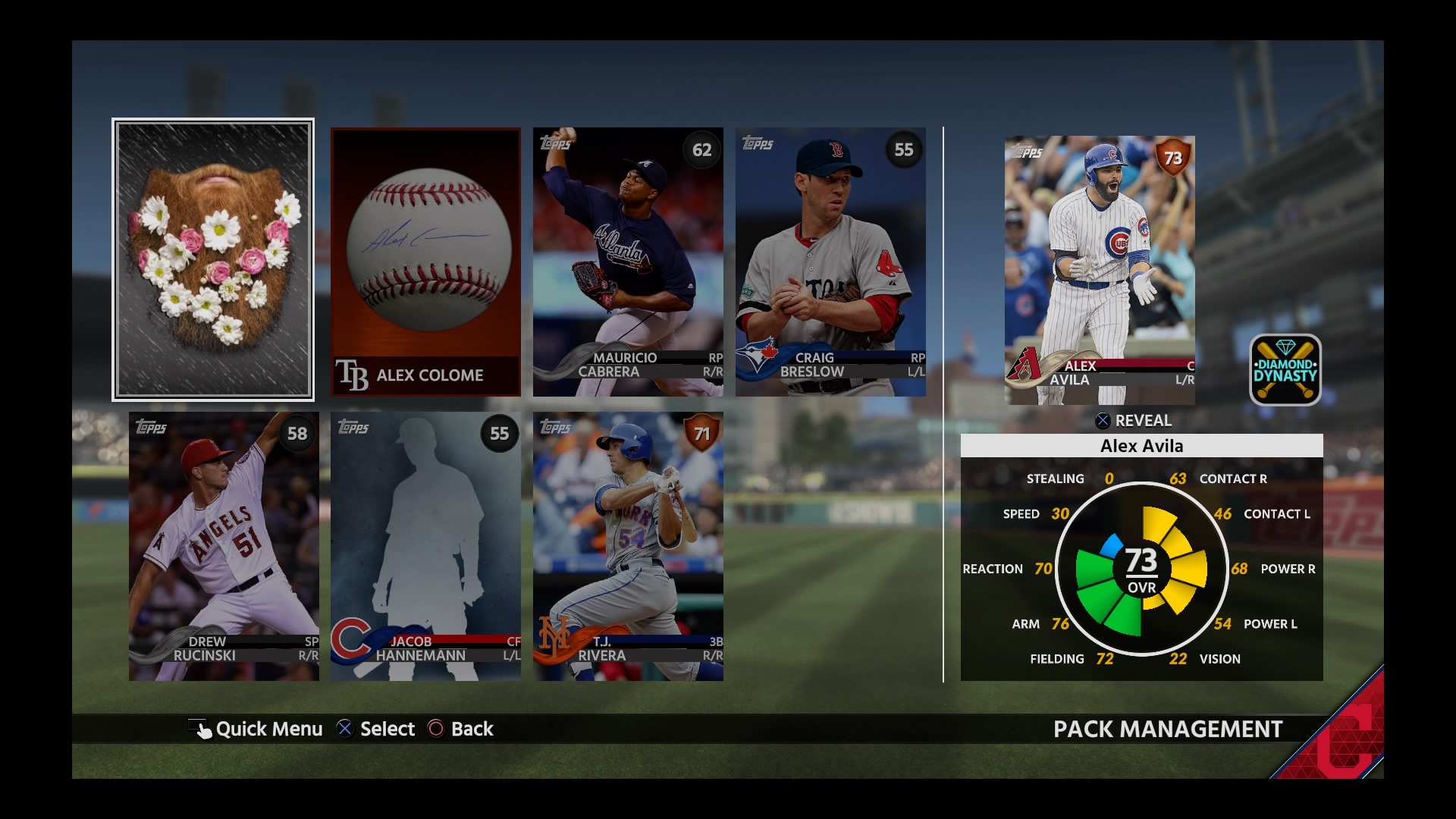
Task: Select the Drew Rucinski card
Action: tap(224, 546)
